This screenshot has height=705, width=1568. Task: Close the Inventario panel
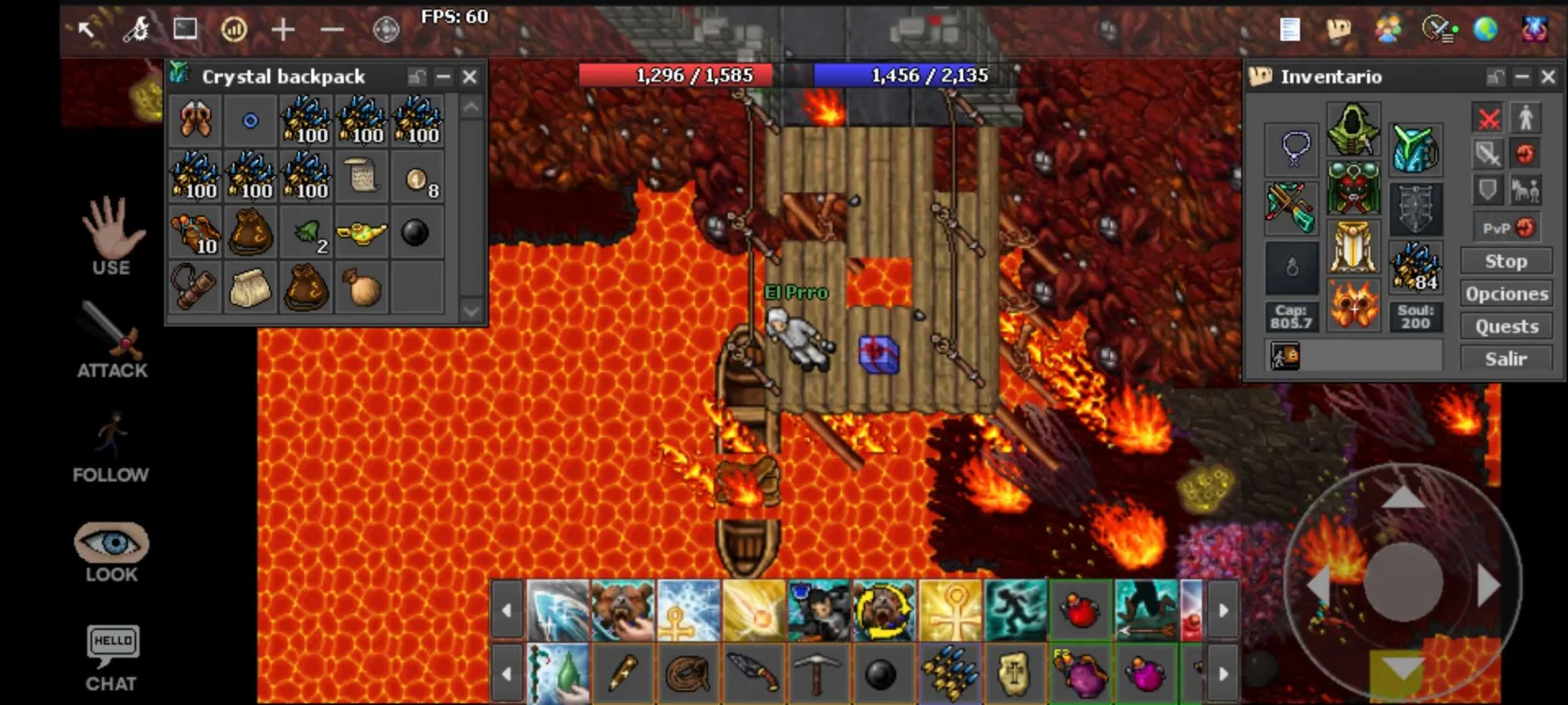(x=1548, y=77)
